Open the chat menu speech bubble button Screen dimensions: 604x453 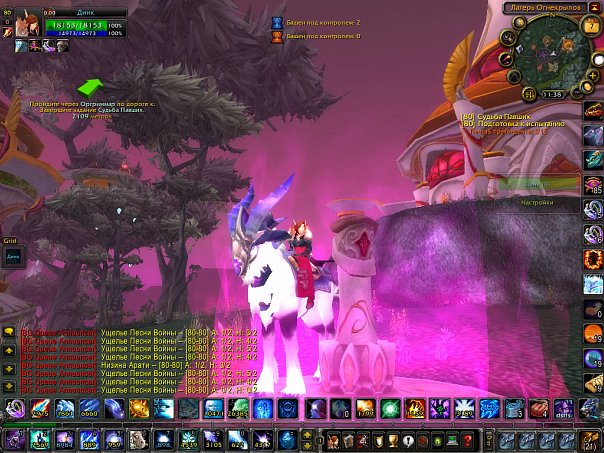(8, 330)
